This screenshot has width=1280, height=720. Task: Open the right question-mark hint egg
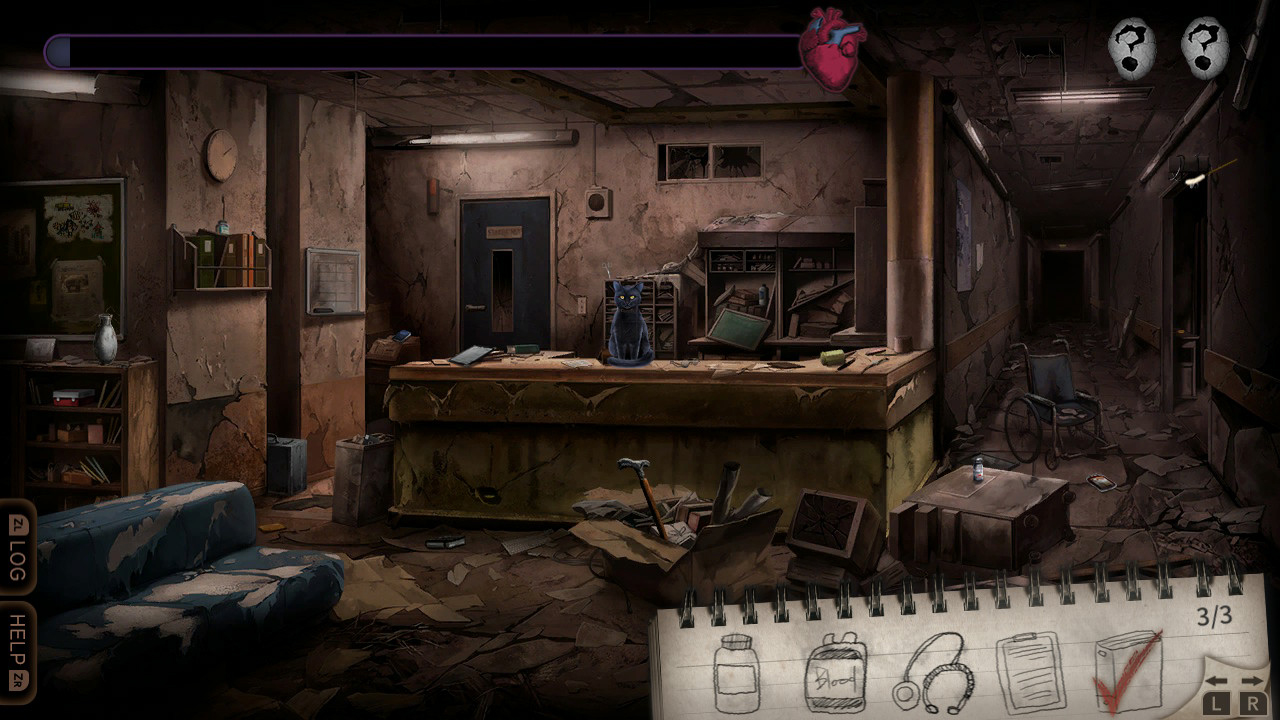point(1201,47)
